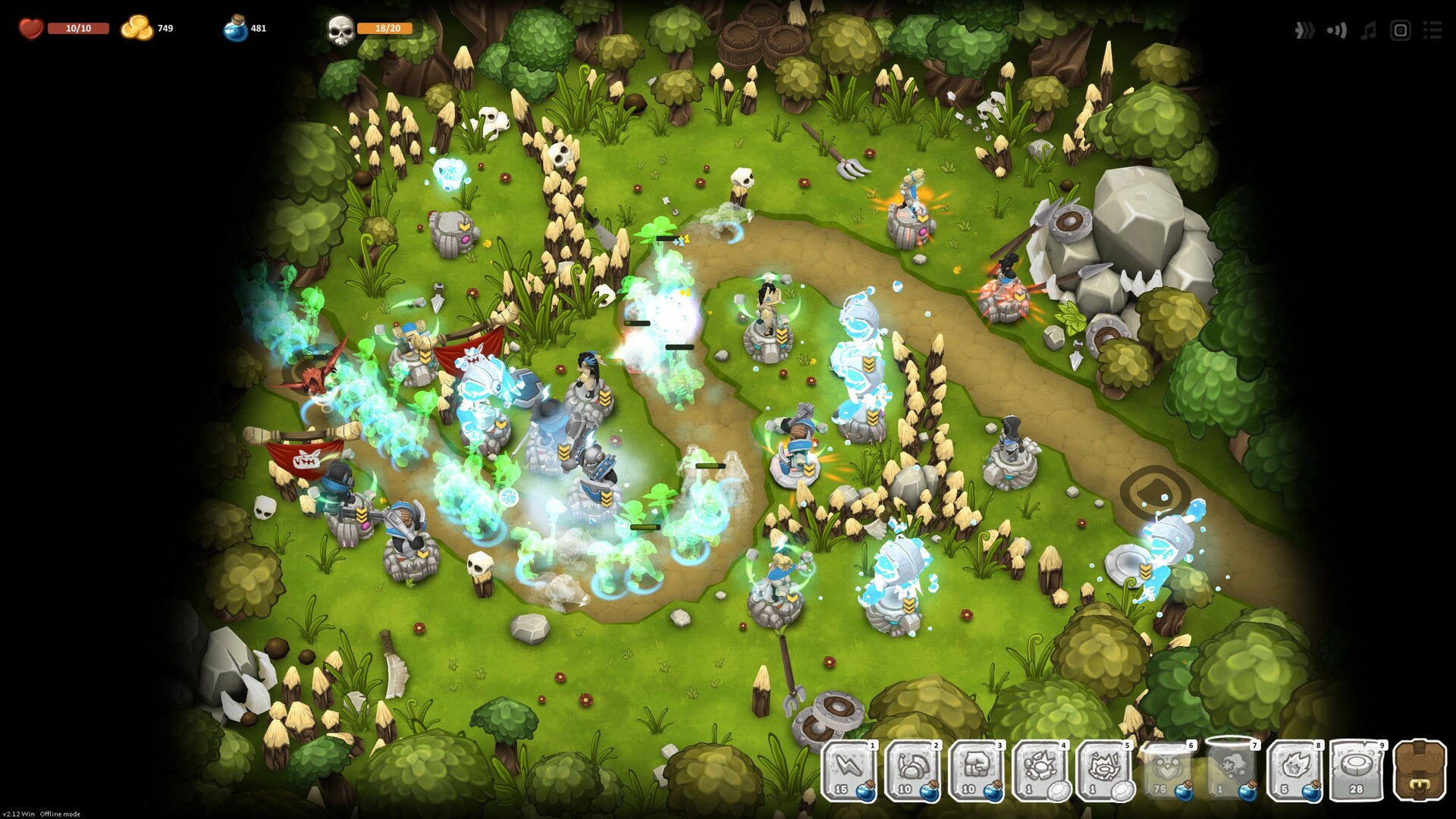
Task: Cast the fireball spell in slot 8
Action: [x=1298, y=773]
